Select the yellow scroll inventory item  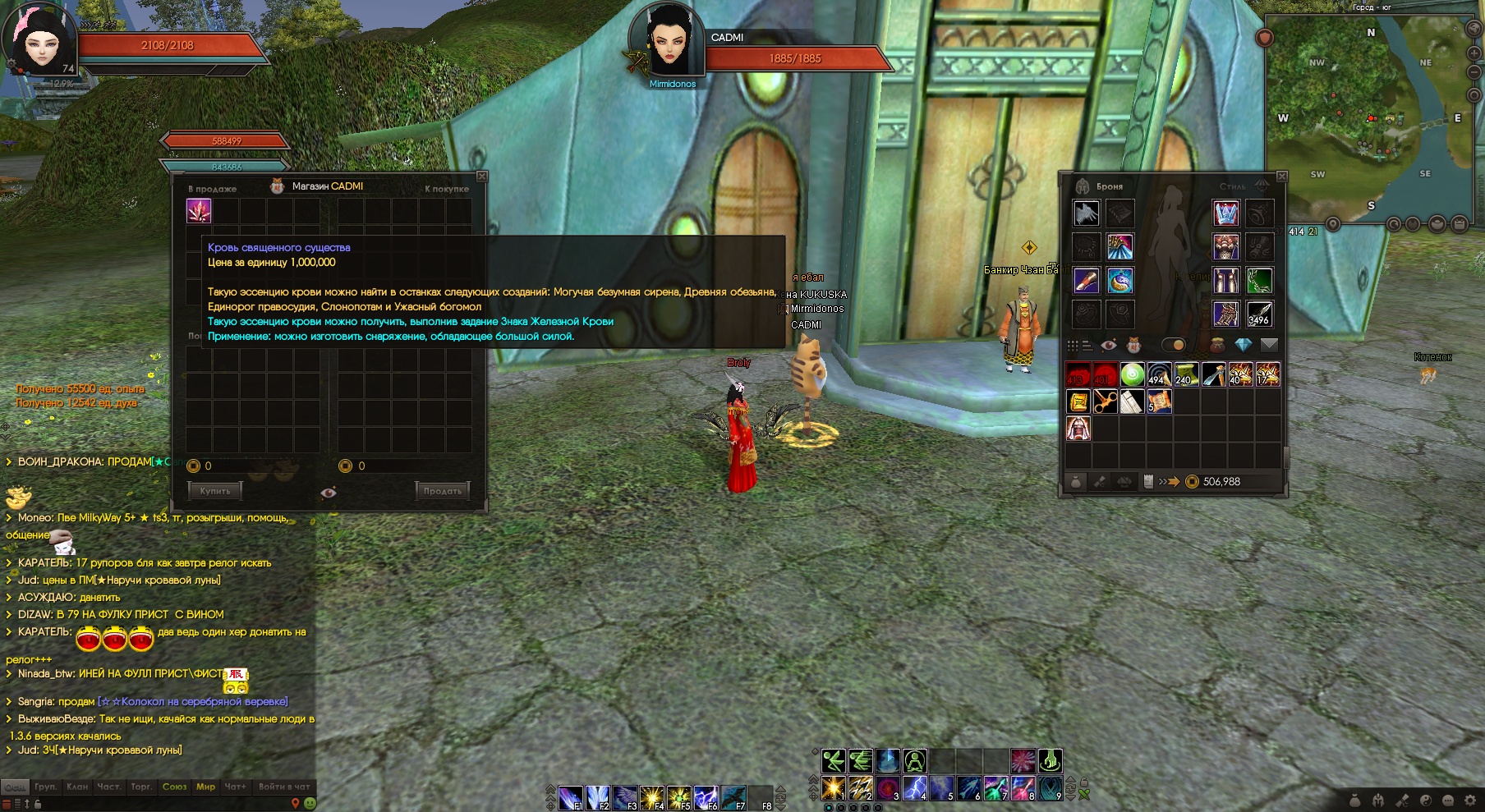point(1078,401)
